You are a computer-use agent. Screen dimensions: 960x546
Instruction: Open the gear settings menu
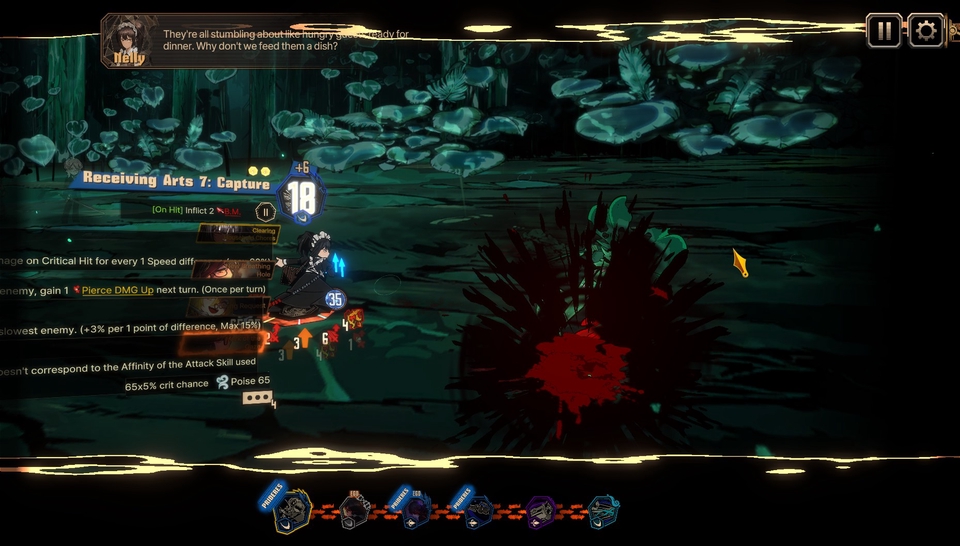[x=926, y=31]
